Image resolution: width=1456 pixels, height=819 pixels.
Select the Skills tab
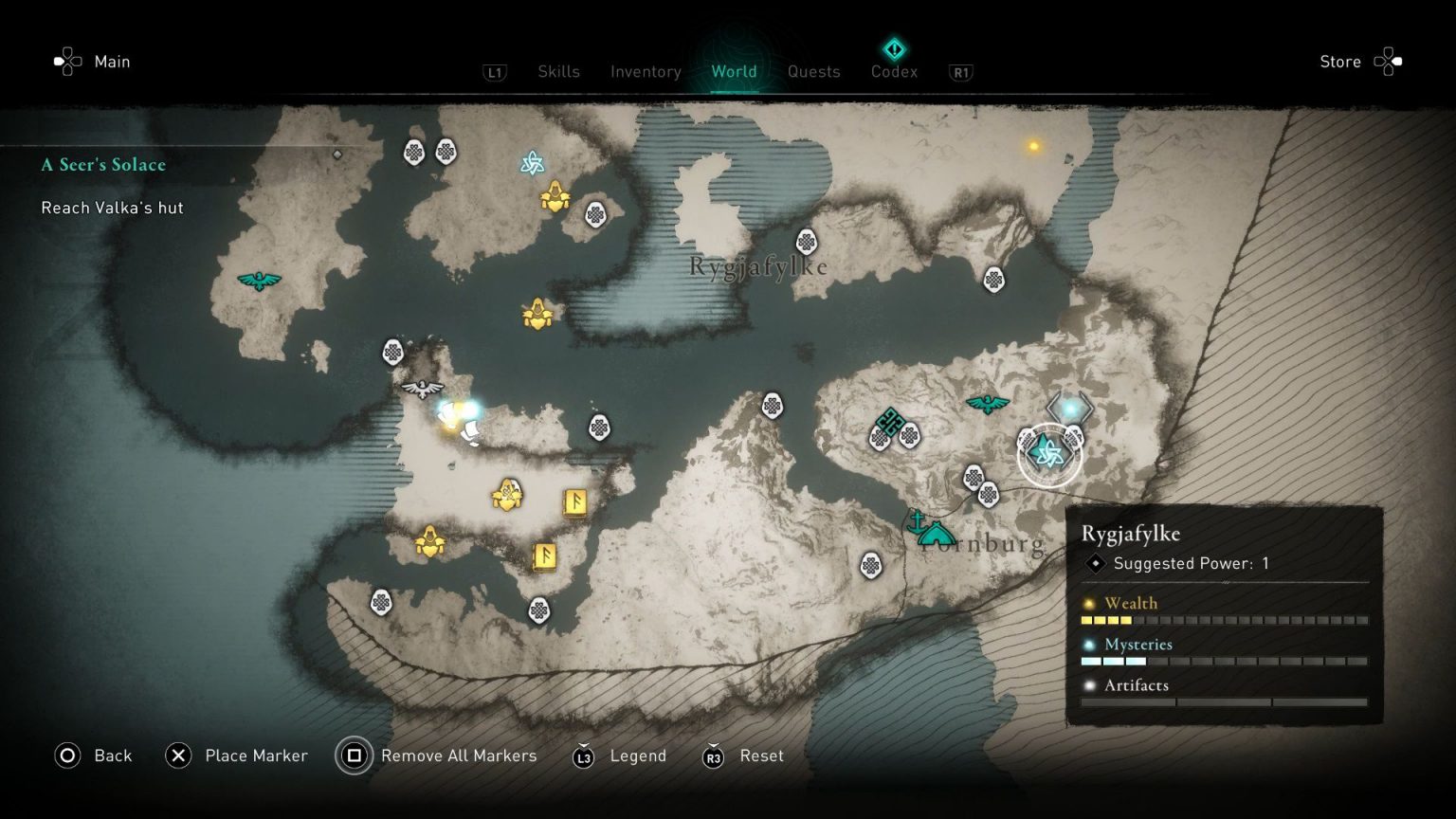(558, 71)
